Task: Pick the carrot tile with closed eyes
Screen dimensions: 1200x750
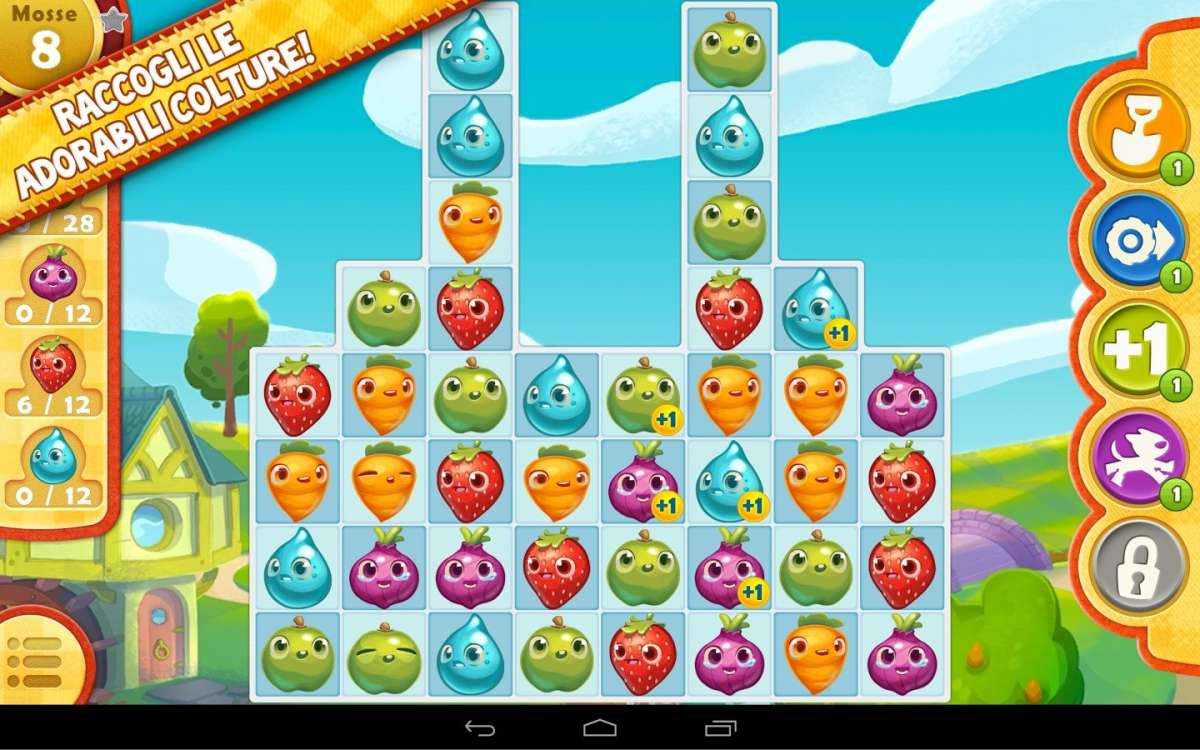Action: click(x=384, y=482)
